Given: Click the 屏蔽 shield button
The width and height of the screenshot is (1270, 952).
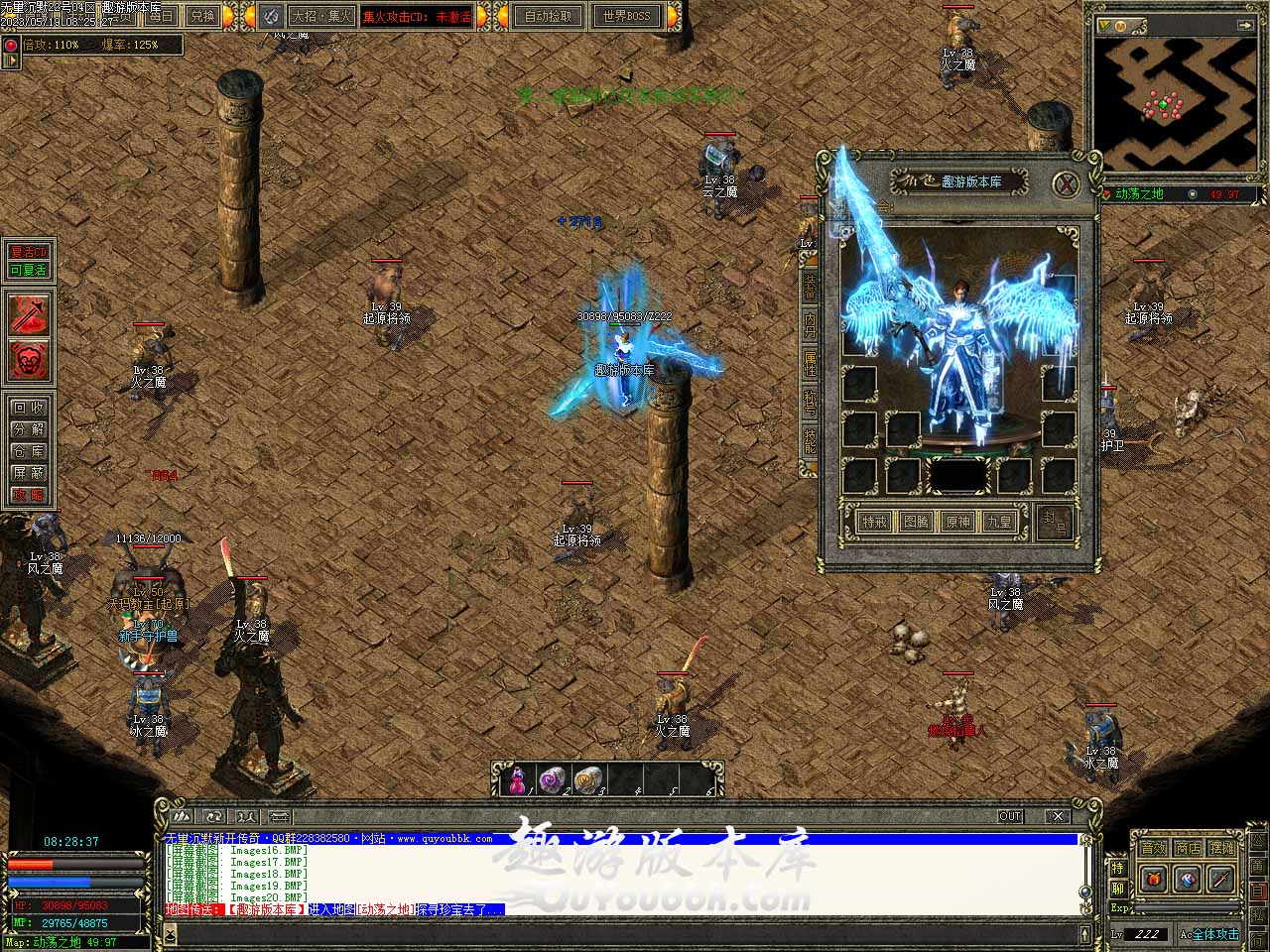Looking at the screenshot, I should click(29, 473).
